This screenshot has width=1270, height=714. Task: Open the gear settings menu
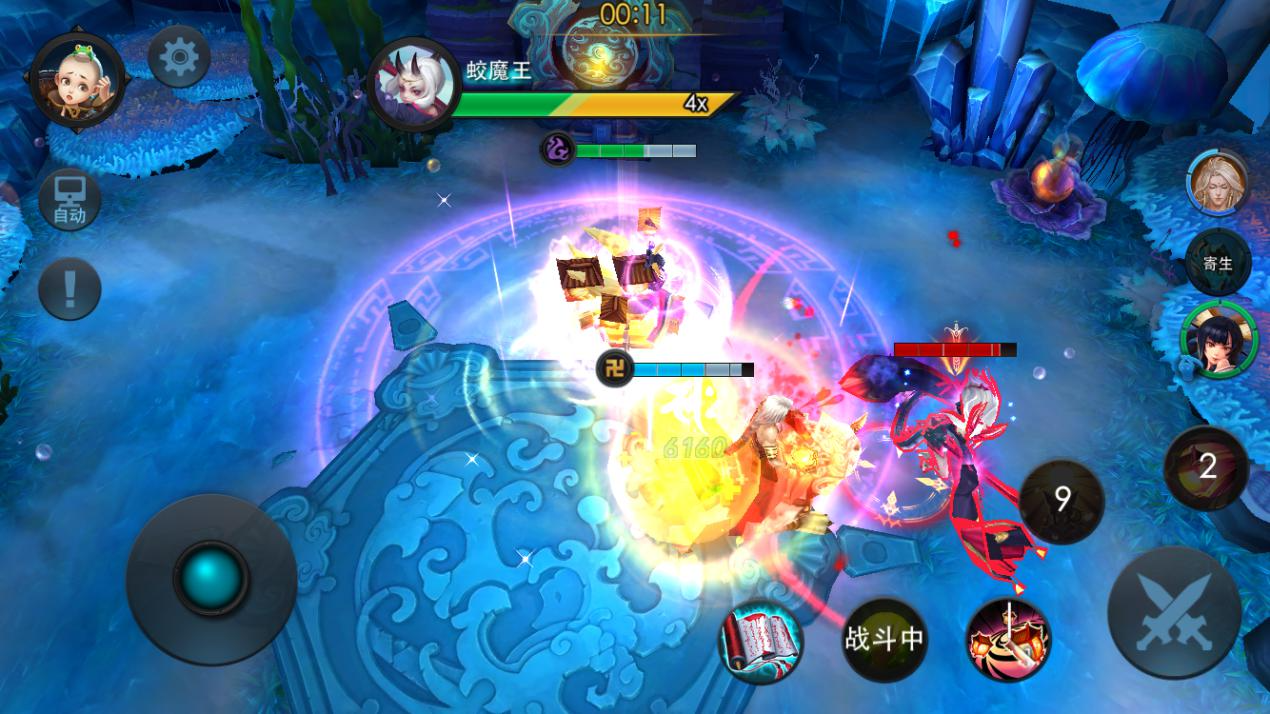[179, 57]
